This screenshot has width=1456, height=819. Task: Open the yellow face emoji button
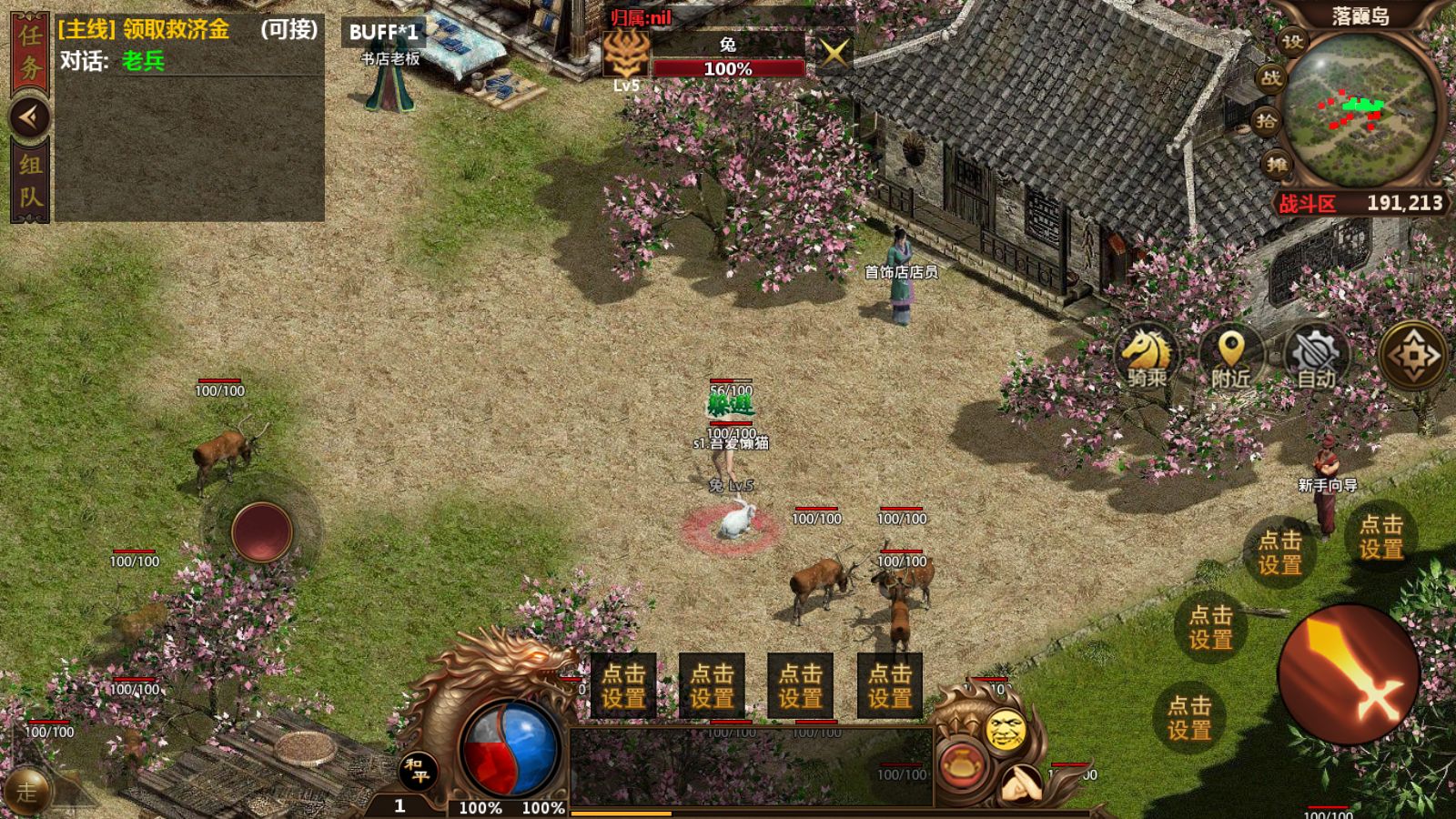(1006, 729)
